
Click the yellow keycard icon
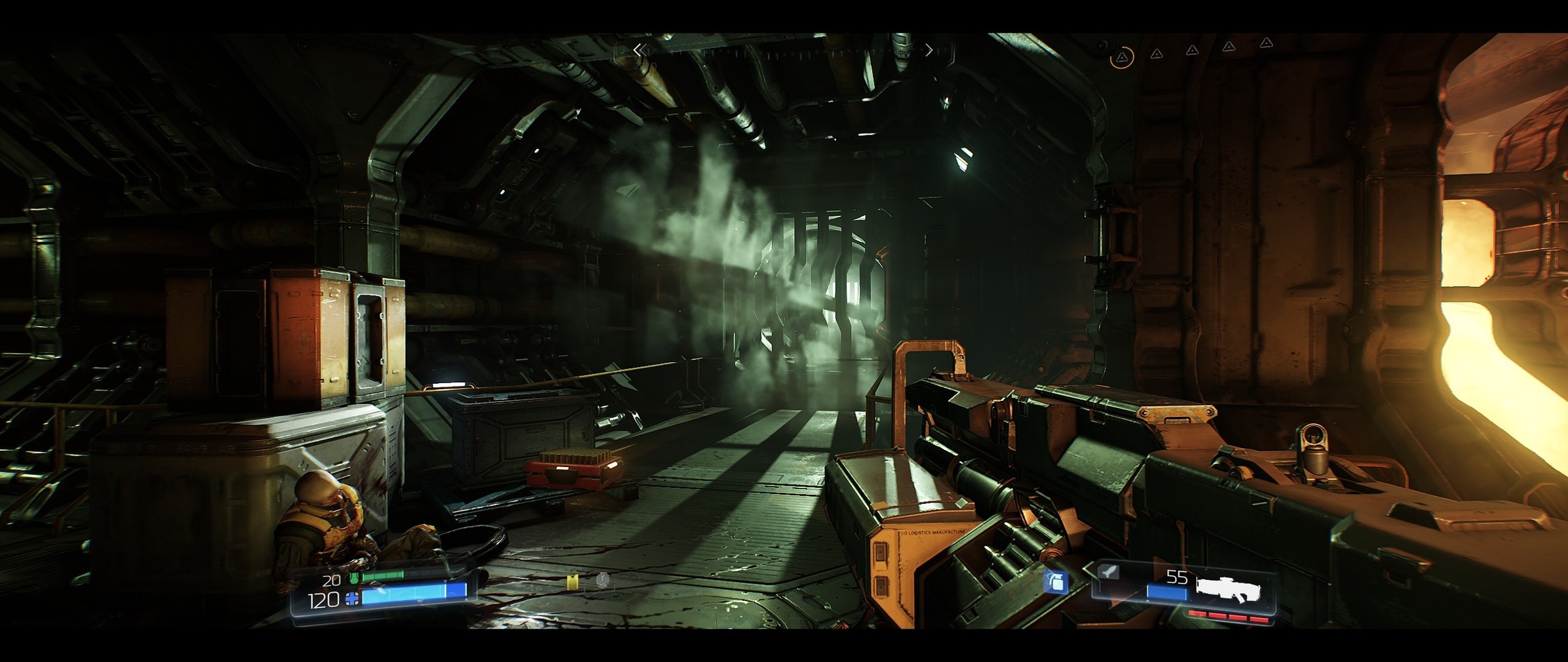pyautogui.click(x=573, y=581)
